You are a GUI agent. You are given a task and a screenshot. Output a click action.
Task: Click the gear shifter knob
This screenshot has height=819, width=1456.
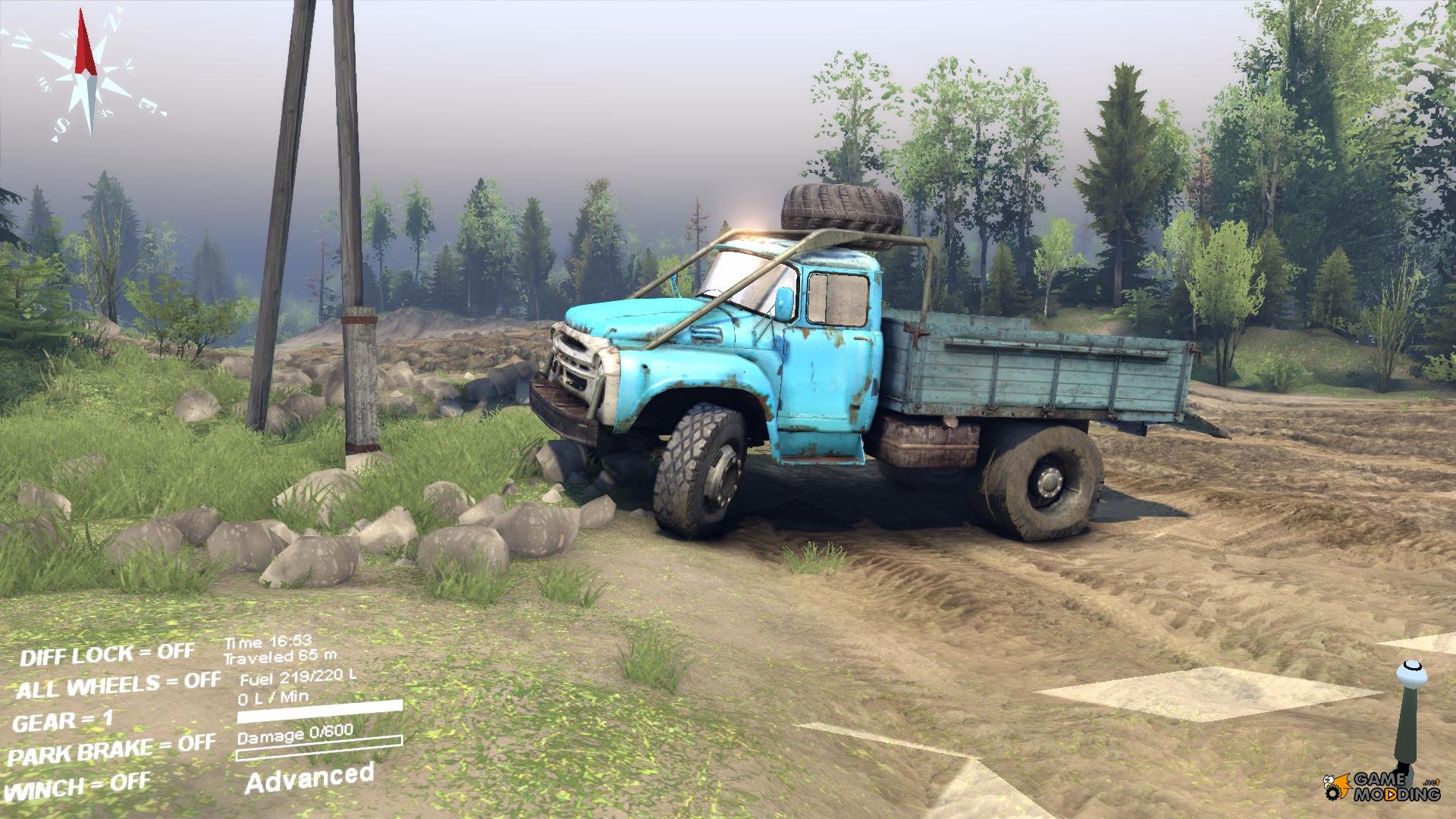[1407, 672]
